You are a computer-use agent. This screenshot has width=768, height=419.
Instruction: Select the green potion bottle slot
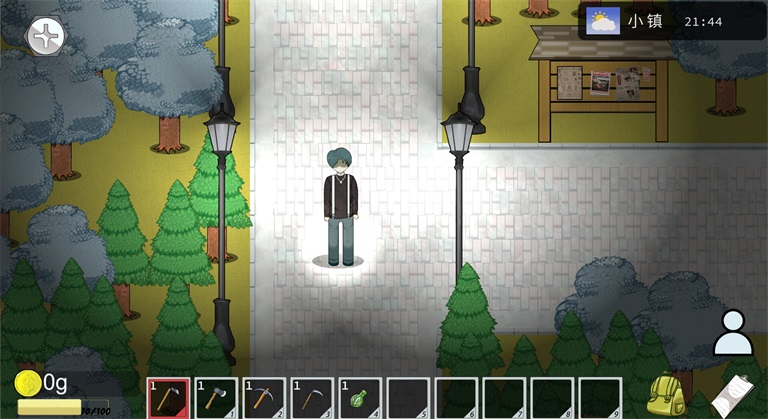[360, 397]
